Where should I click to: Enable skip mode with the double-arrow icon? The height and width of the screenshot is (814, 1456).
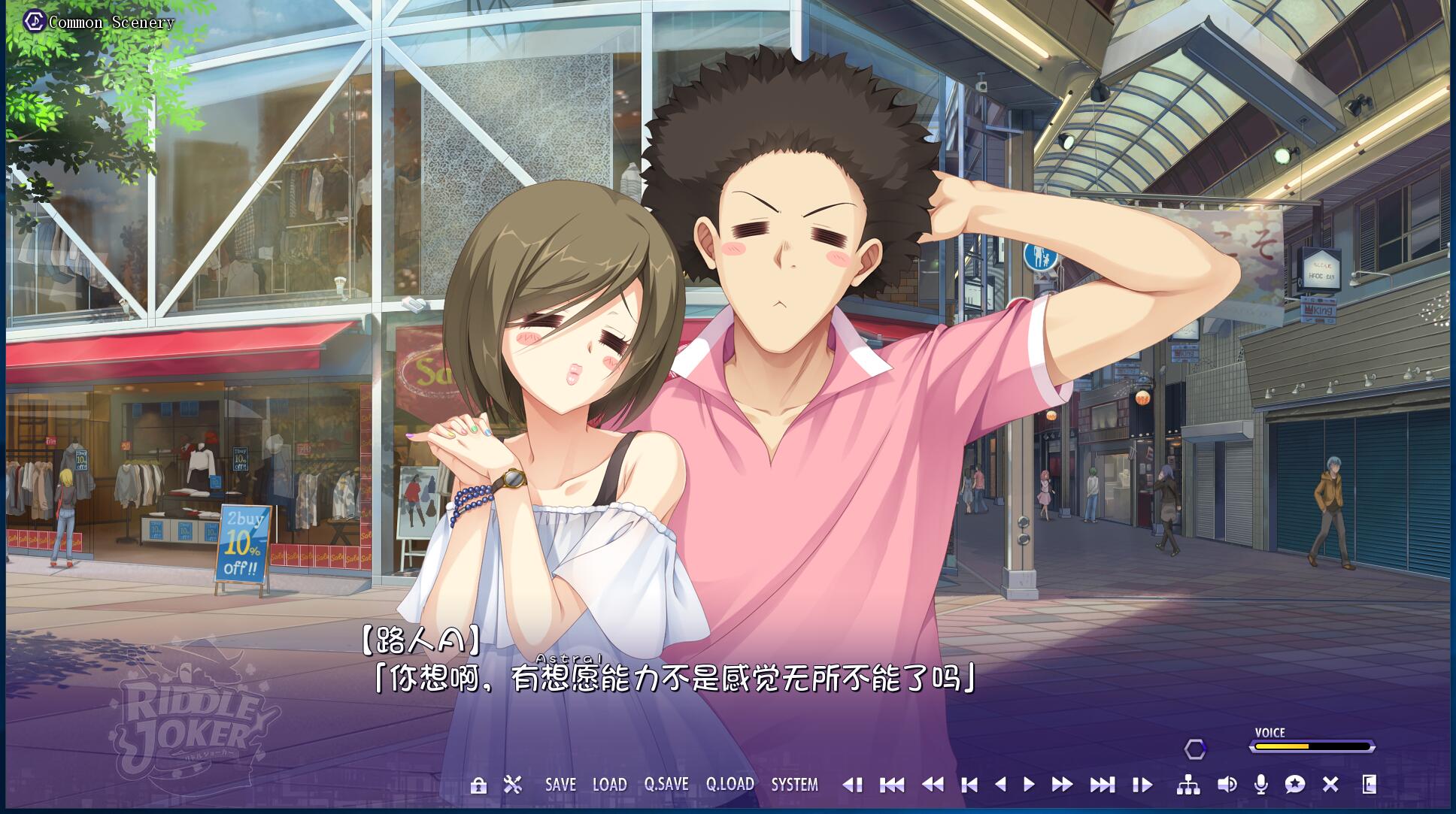tap(1060, 785)
